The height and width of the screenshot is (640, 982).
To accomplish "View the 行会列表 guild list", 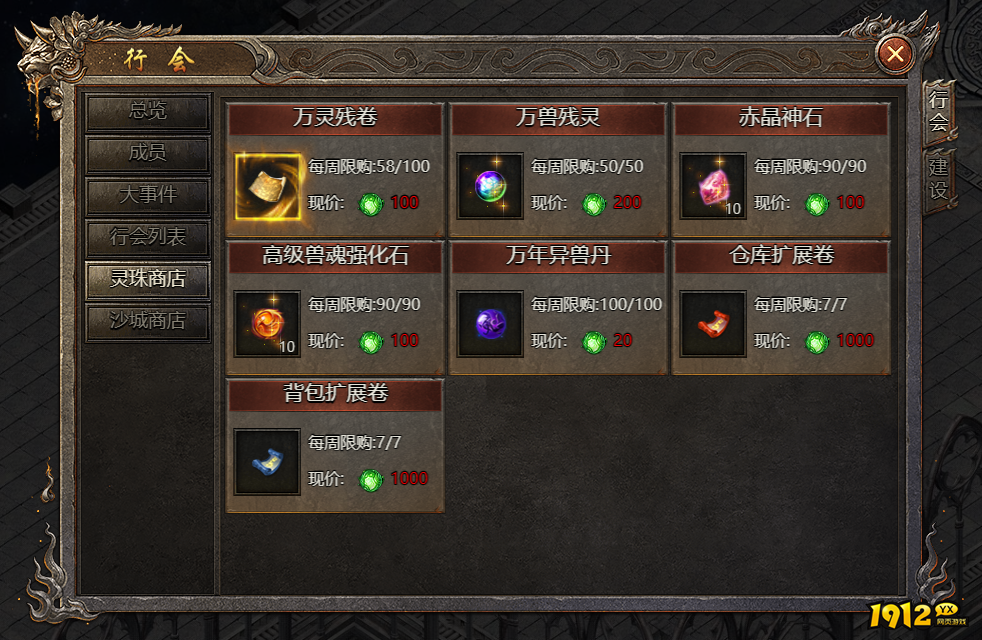I will click(x=148, y=238).
